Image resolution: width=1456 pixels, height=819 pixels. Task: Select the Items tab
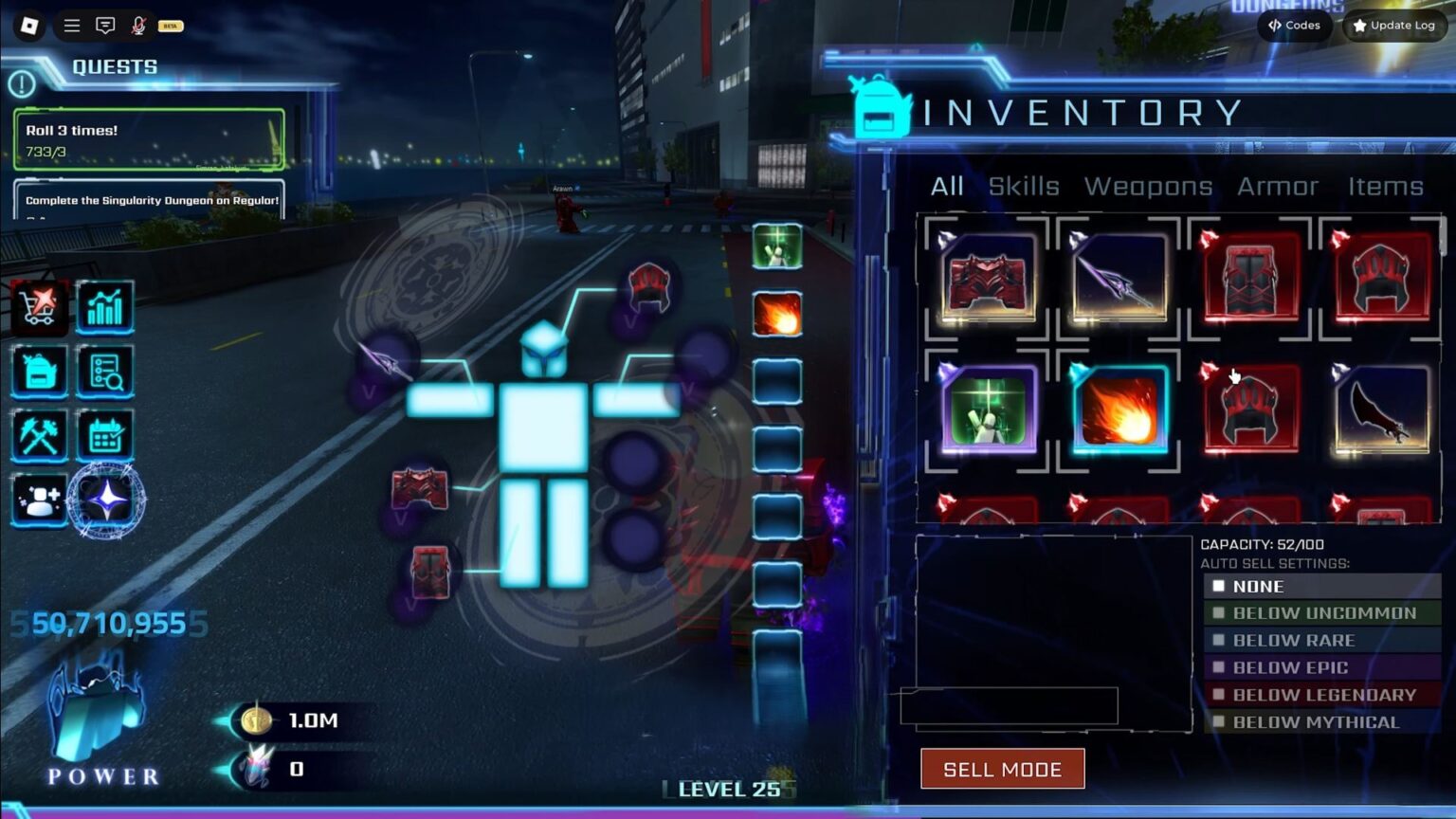pos(1386,187)
